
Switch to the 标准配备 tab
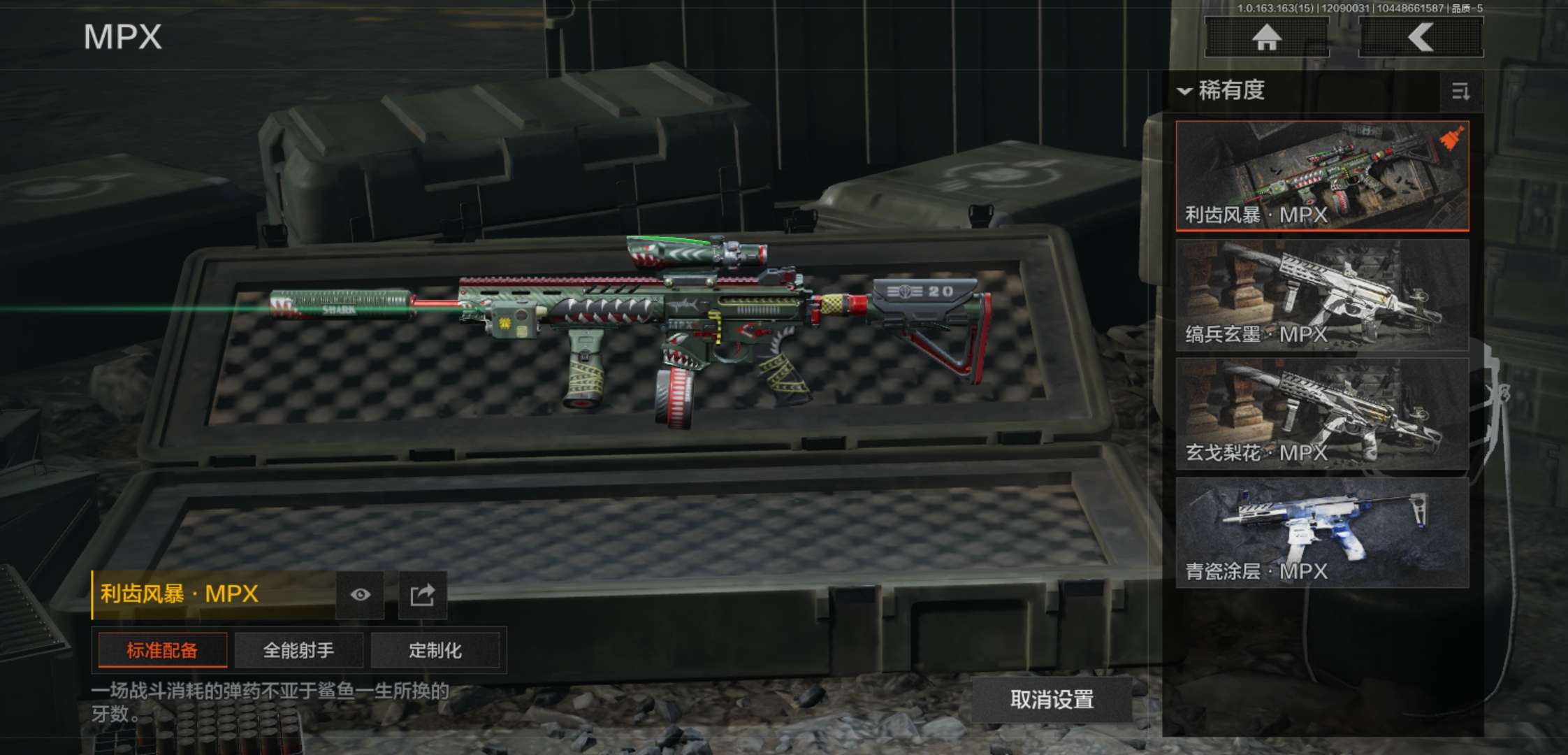[x=162, y=651]
